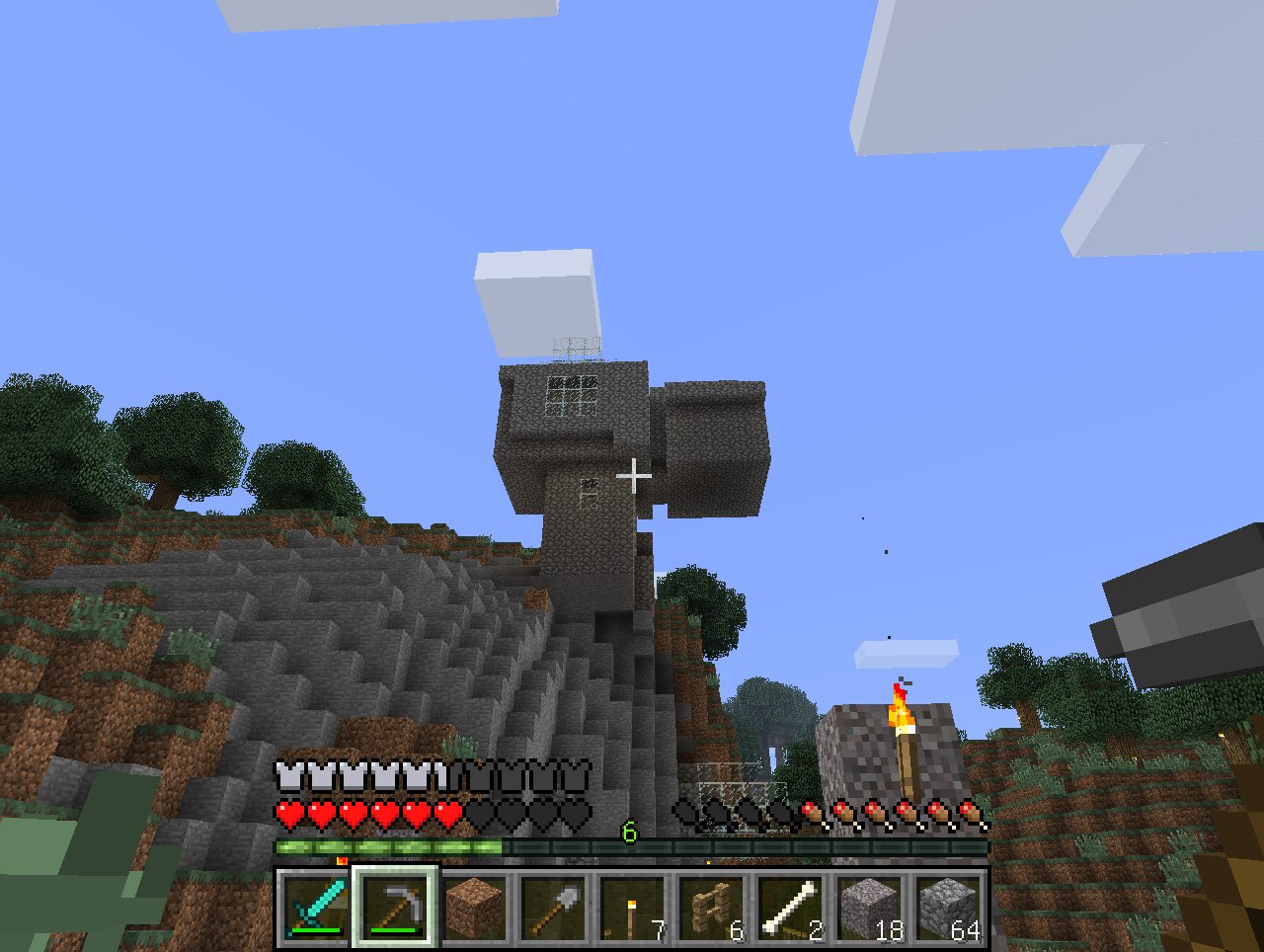1264x952 pixels.
Task: Select the cobblestone stack of 64
Action: (x=948, y=908)
